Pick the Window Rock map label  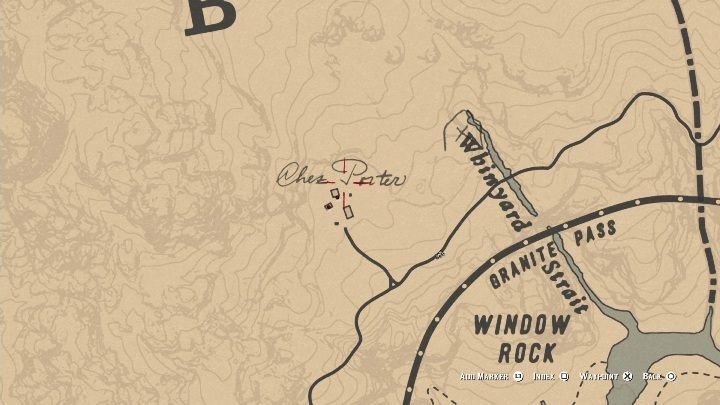pos(521,338)
